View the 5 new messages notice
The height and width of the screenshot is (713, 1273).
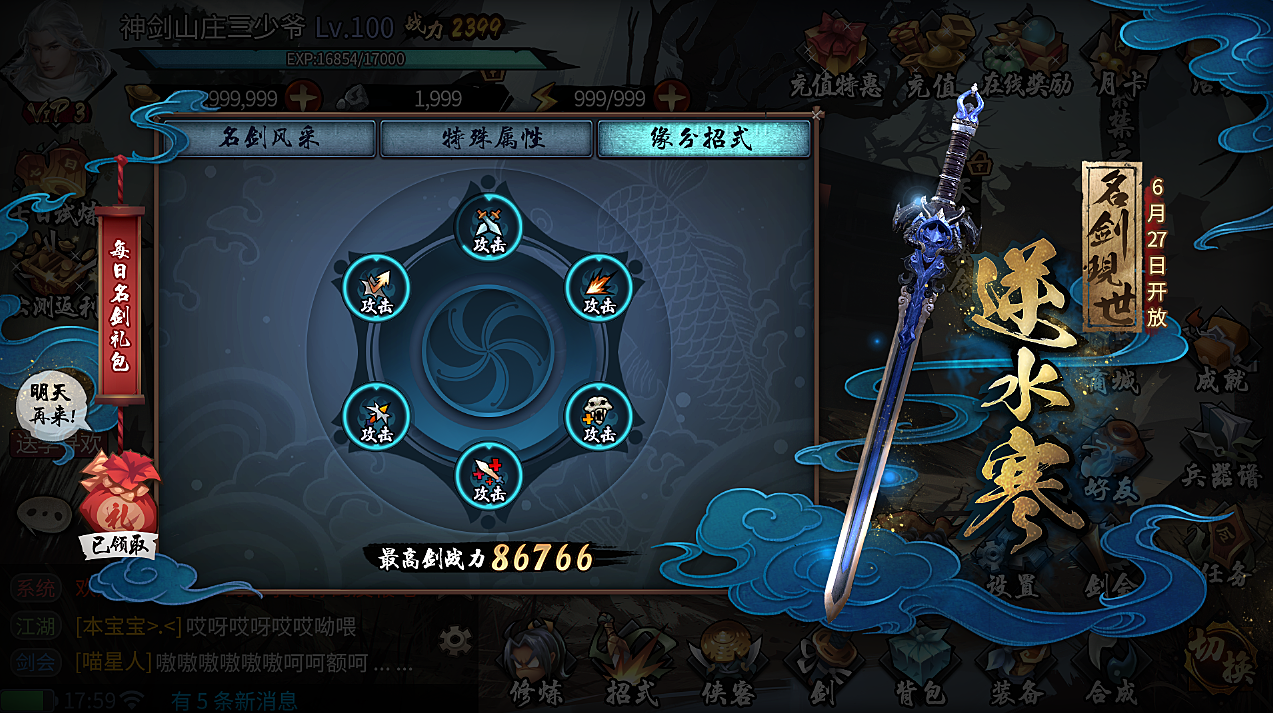click(233, 701)
